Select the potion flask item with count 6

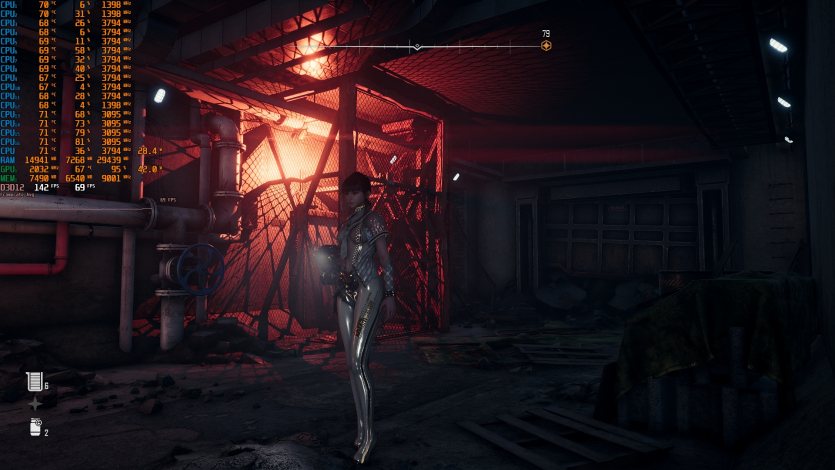click(x=35, y=381)
